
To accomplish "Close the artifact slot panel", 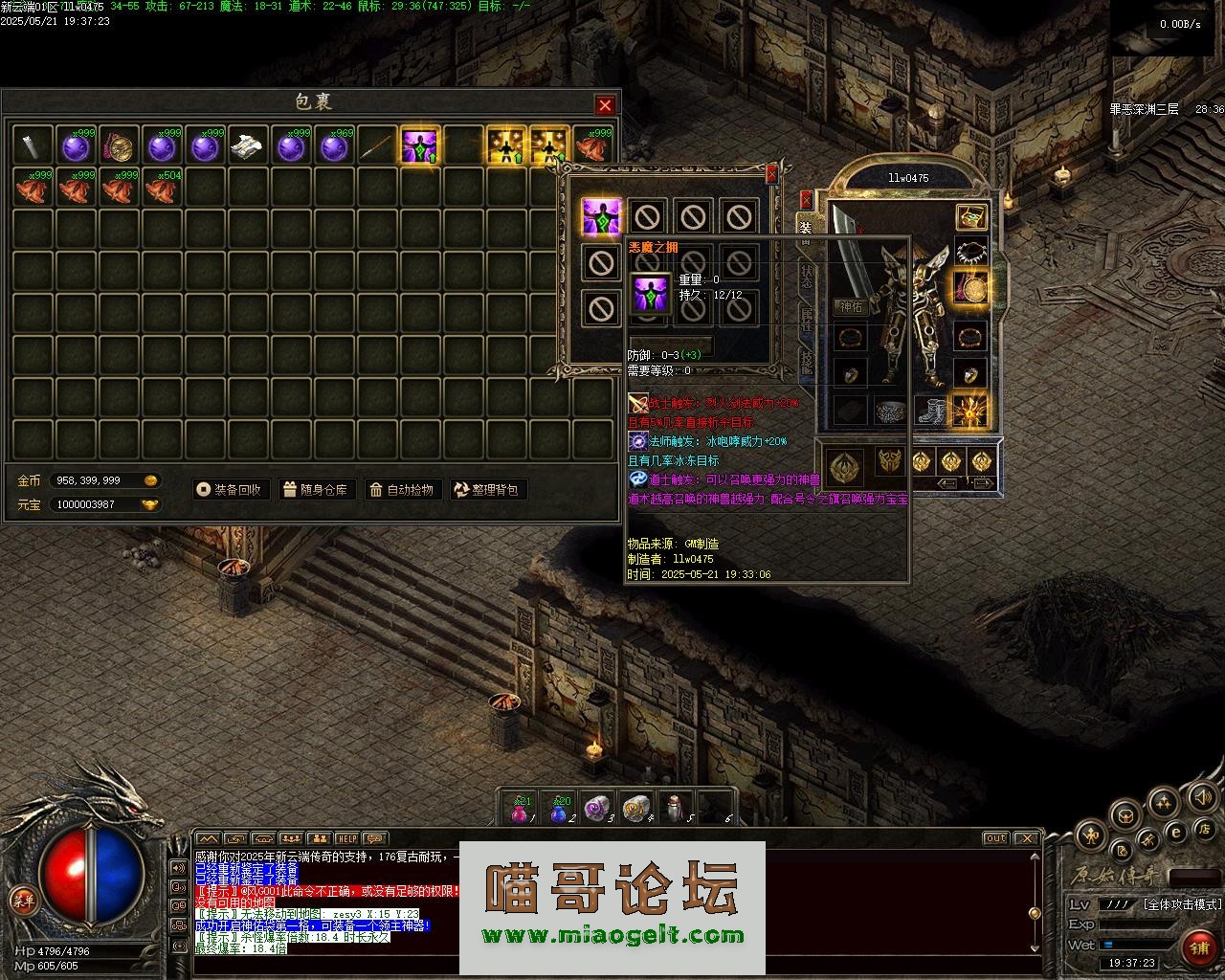I will click(772, 174).
